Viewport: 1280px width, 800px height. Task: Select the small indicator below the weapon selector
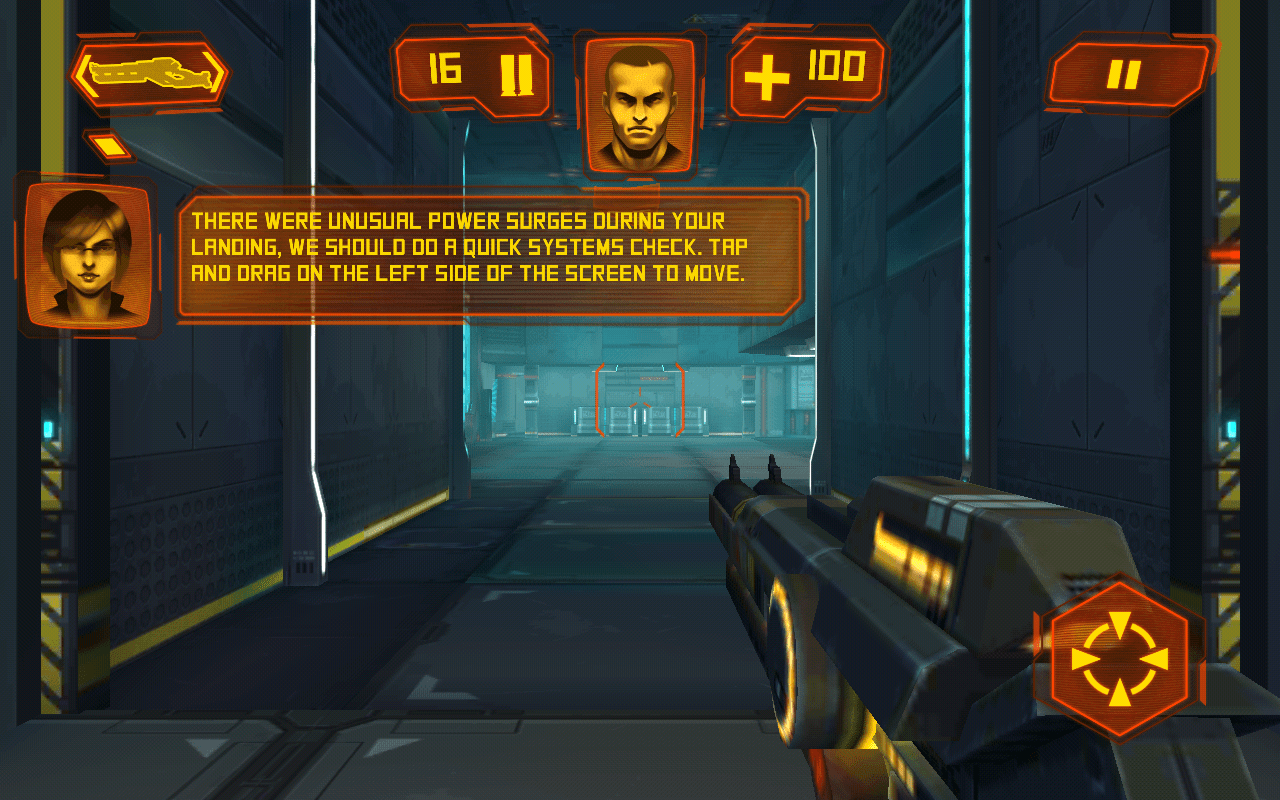point(110,147)
